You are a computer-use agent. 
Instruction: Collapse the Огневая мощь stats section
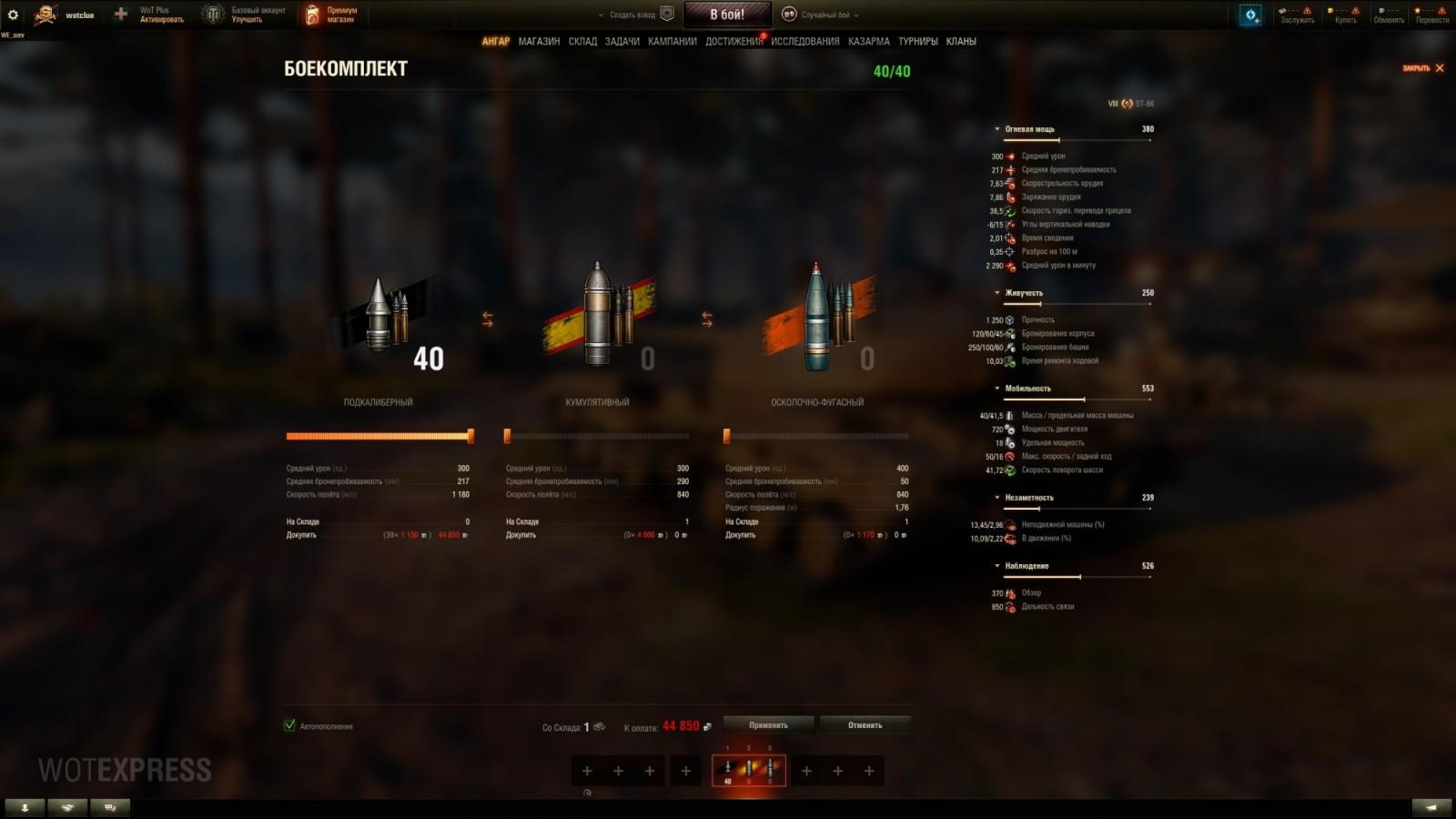[x=998, y=128]
